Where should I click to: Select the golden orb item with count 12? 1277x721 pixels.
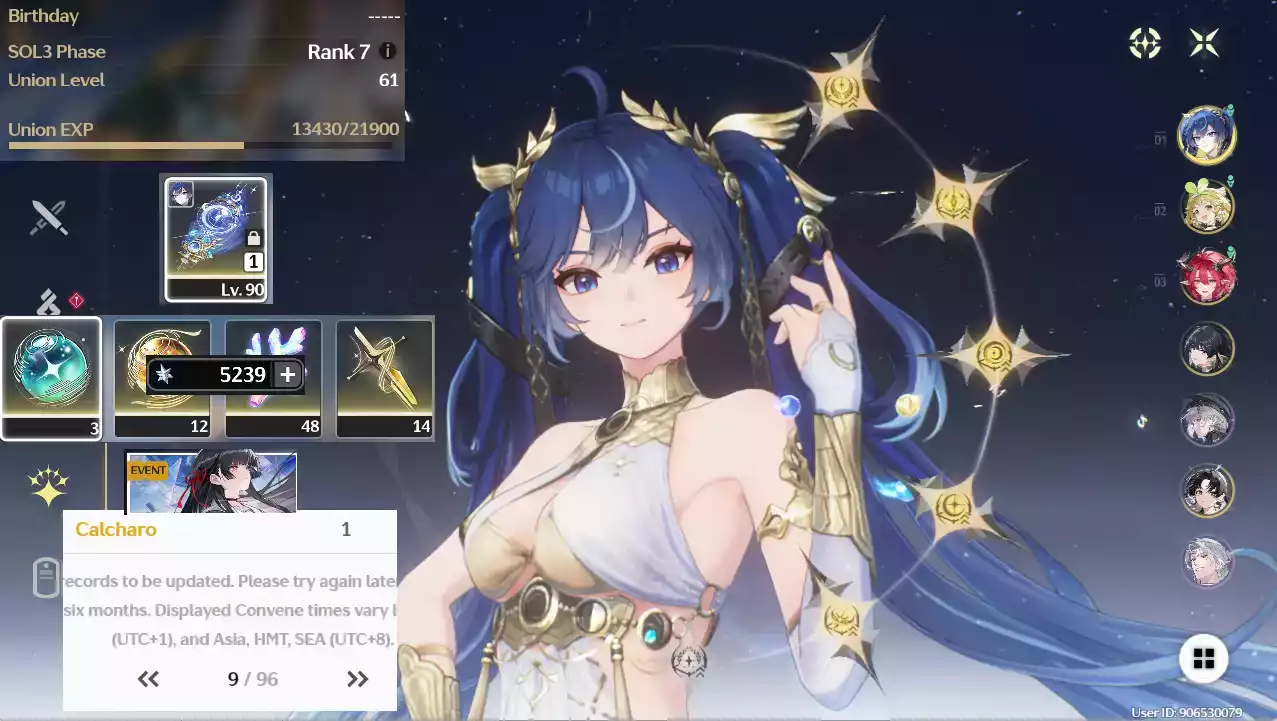(162, 378)
